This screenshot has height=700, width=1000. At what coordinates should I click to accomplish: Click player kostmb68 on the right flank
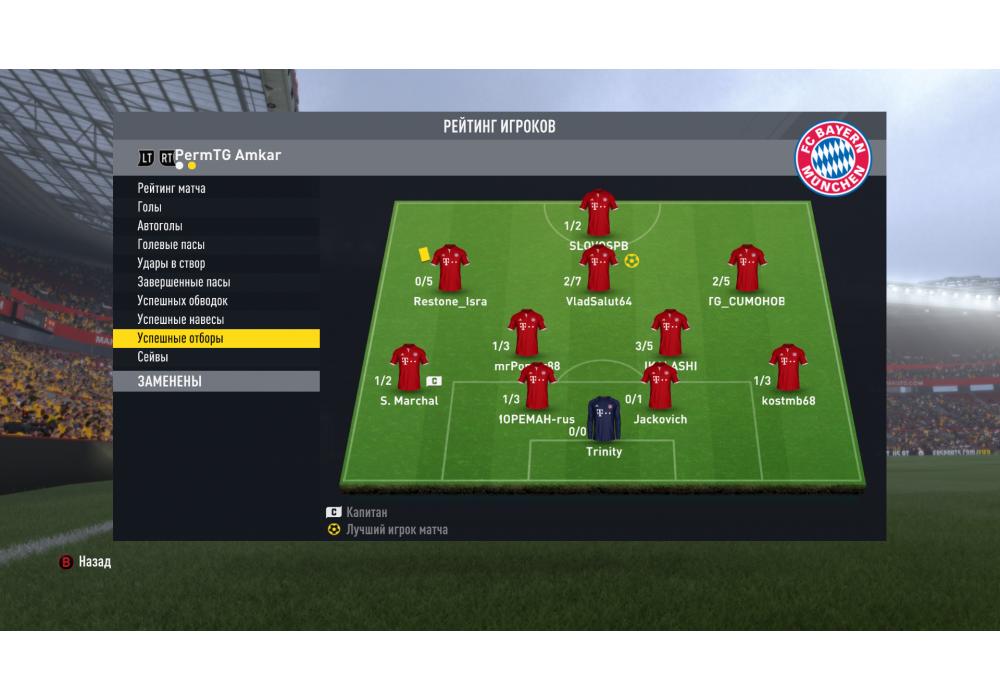pos(788,367)
